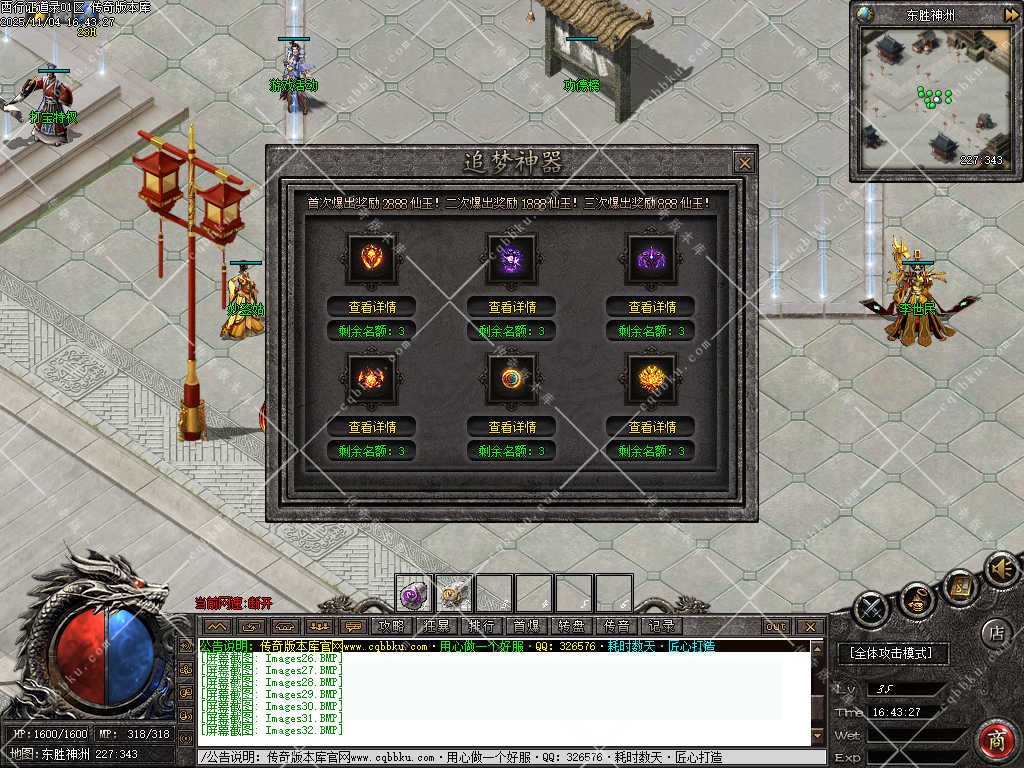Screen dimensions: 1024x768
Task: Open the crossed swords menu icon
Action: coord(872,608)
